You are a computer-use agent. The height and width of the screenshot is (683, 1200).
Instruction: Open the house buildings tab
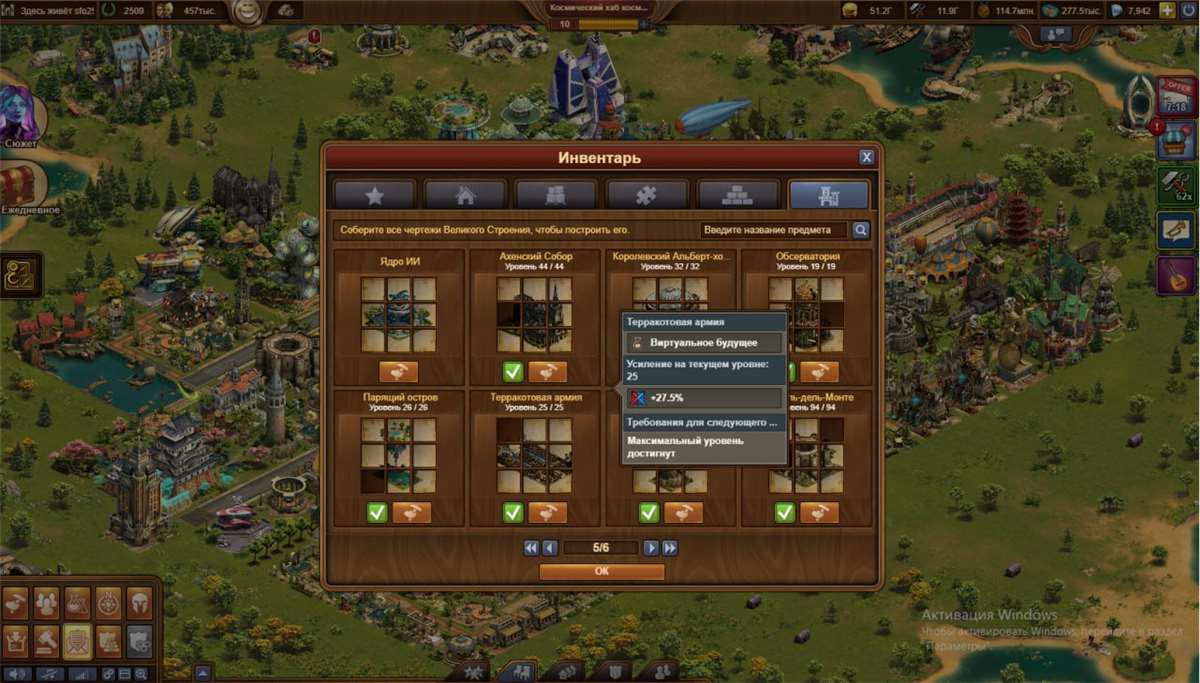tap(465, 195)
